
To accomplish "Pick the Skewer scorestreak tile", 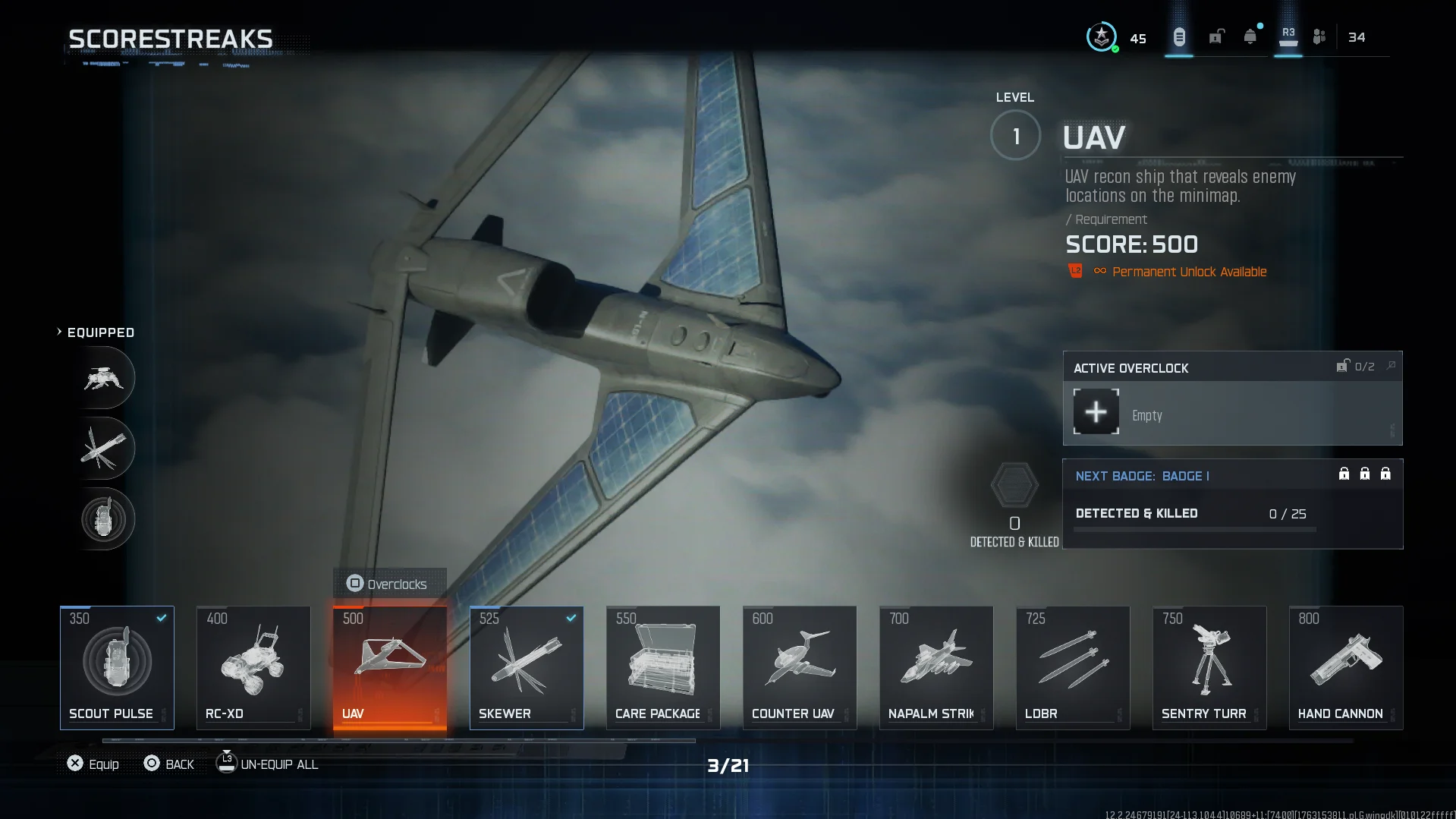I will (x=527, y=667).
